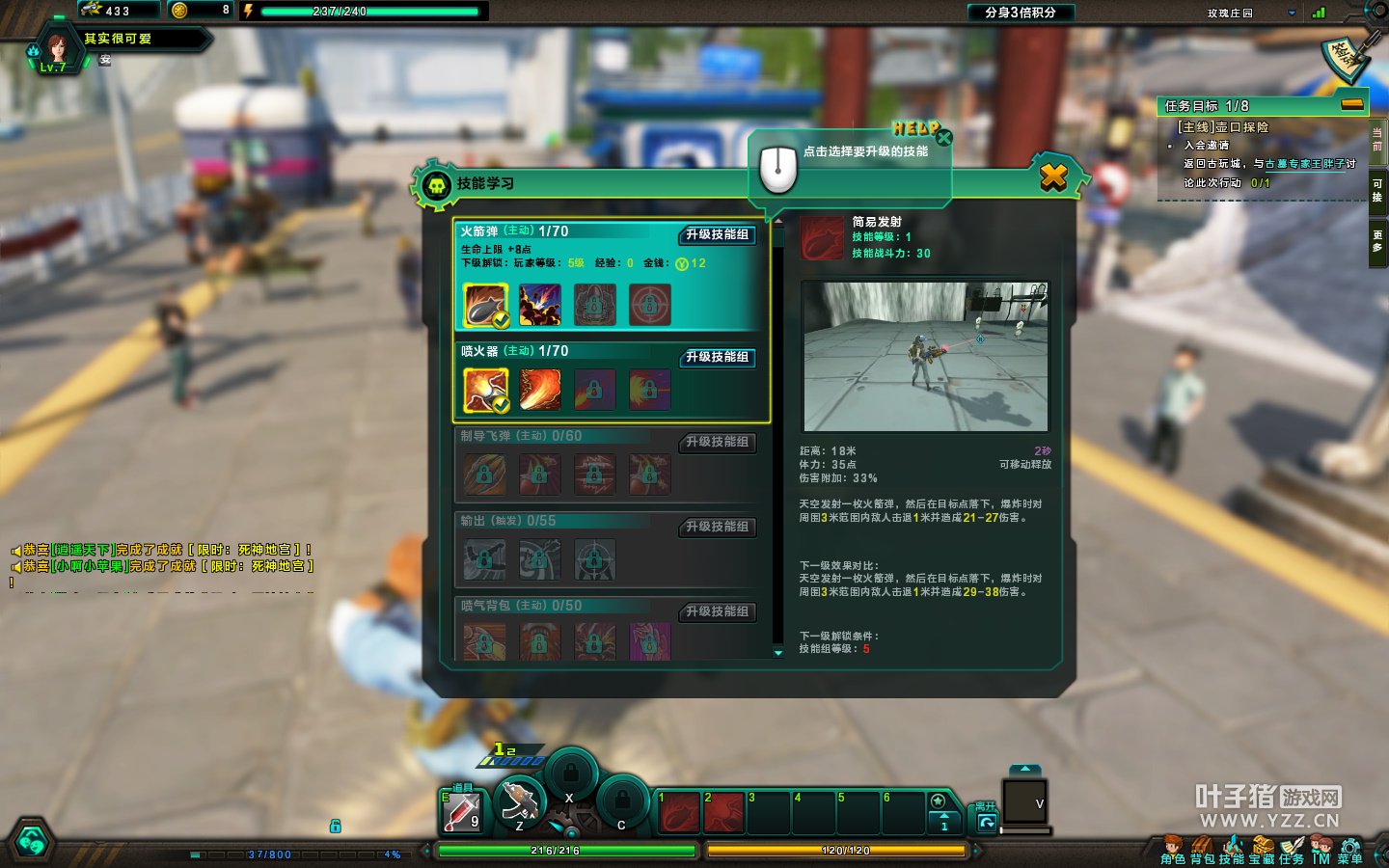Open the Treasure (宝藏) menu
The image size is (1389, 868).
1262,851
